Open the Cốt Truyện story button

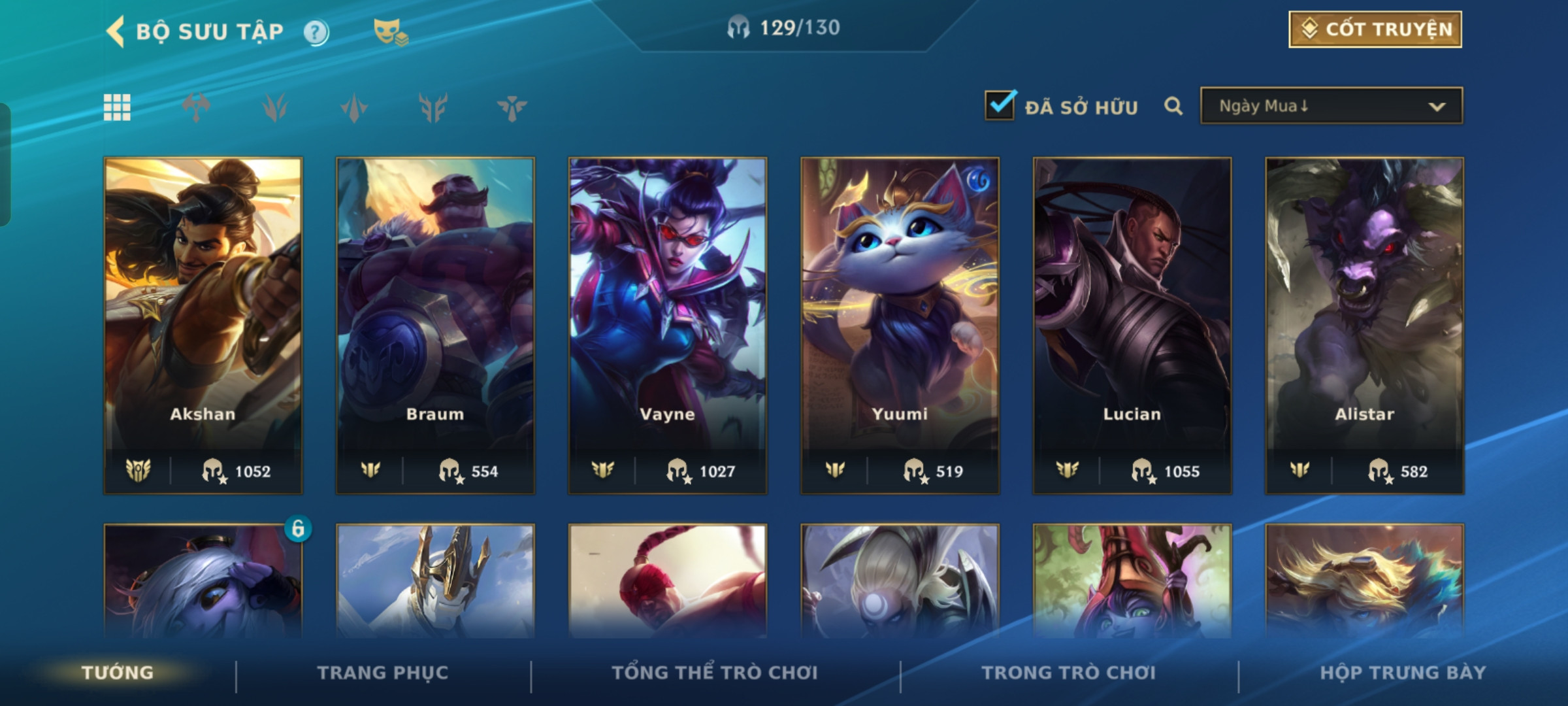tap(1375, 29)
